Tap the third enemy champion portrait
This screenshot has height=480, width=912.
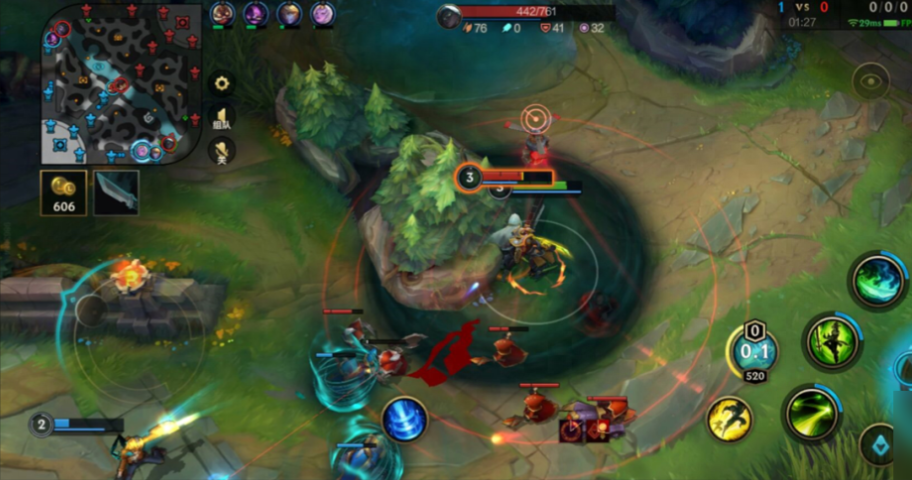coord(289,14)
